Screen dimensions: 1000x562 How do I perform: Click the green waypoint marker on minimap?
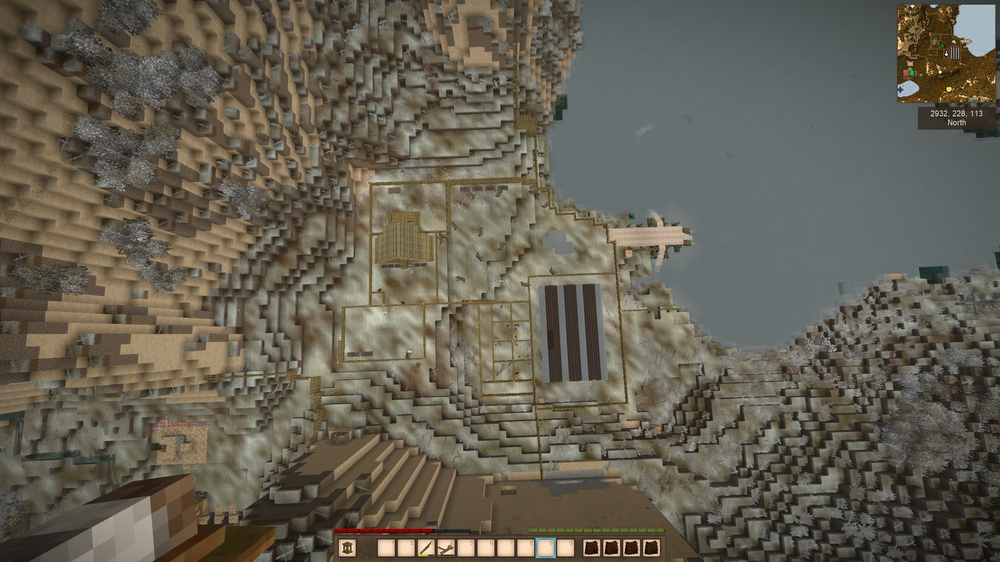point(913,72)
